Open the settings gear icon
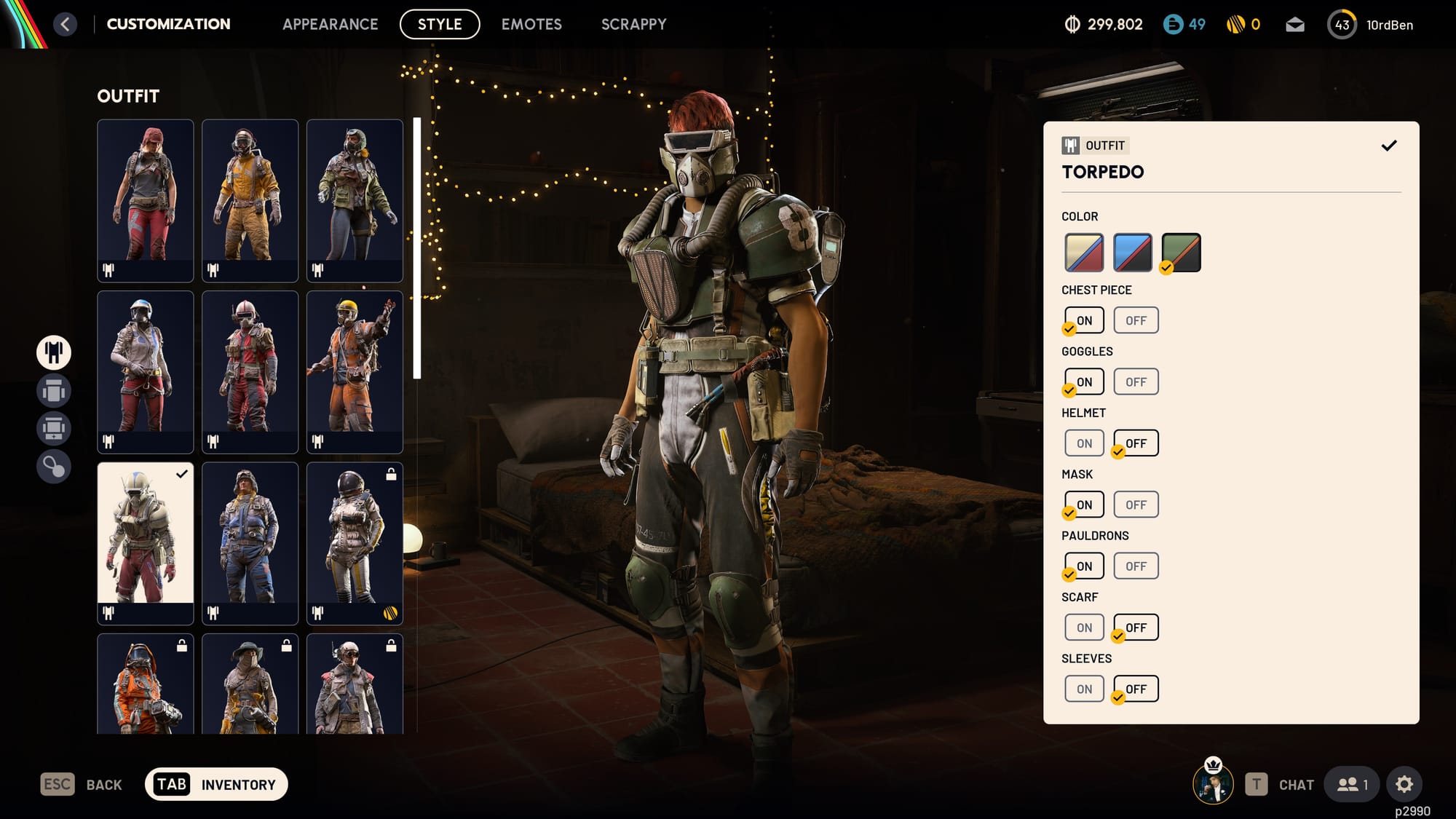1456x819 pixels. [x=1404, y=784]
